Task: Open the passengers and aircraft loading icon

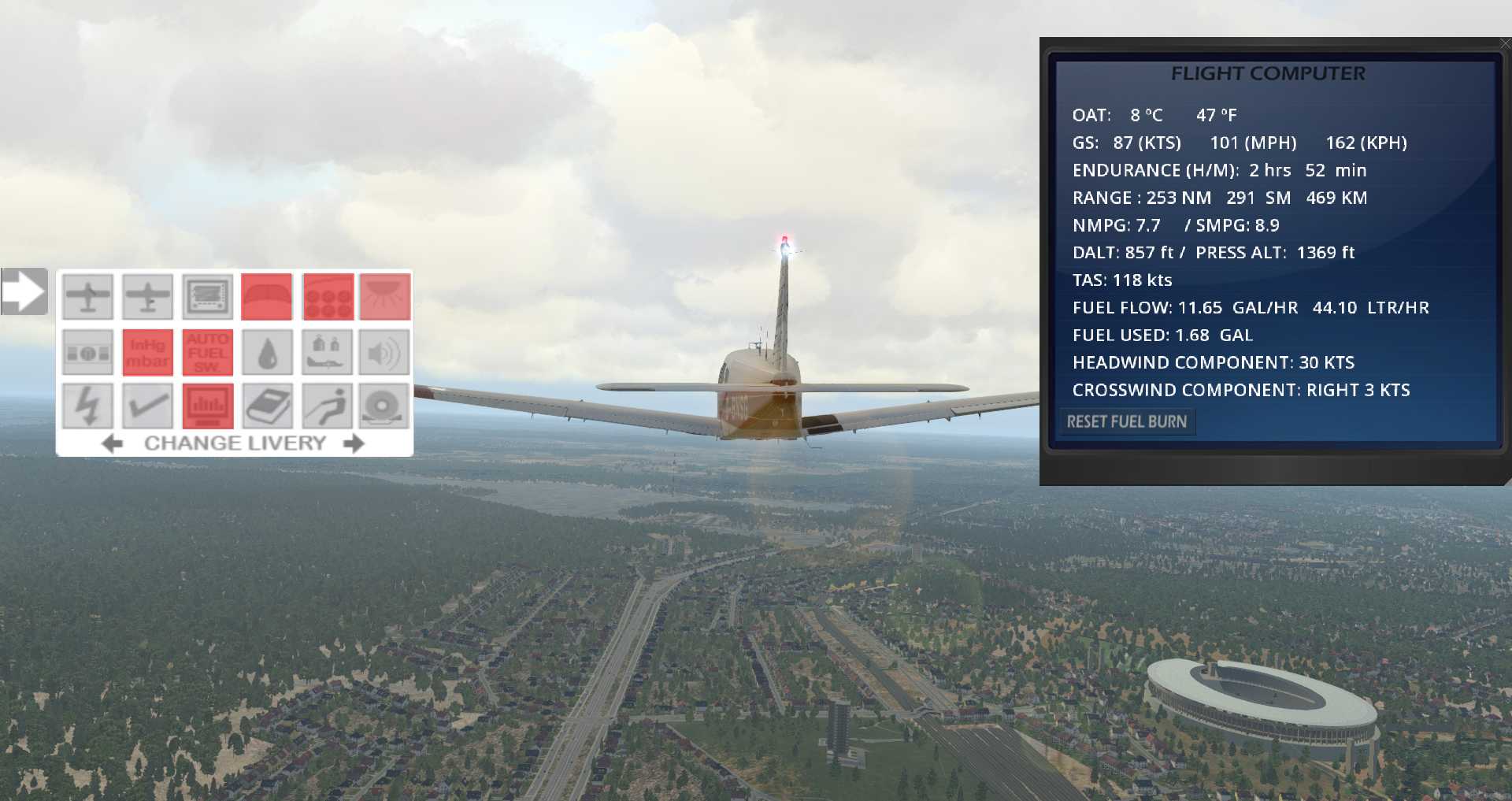Action: [x=328, y=352]
